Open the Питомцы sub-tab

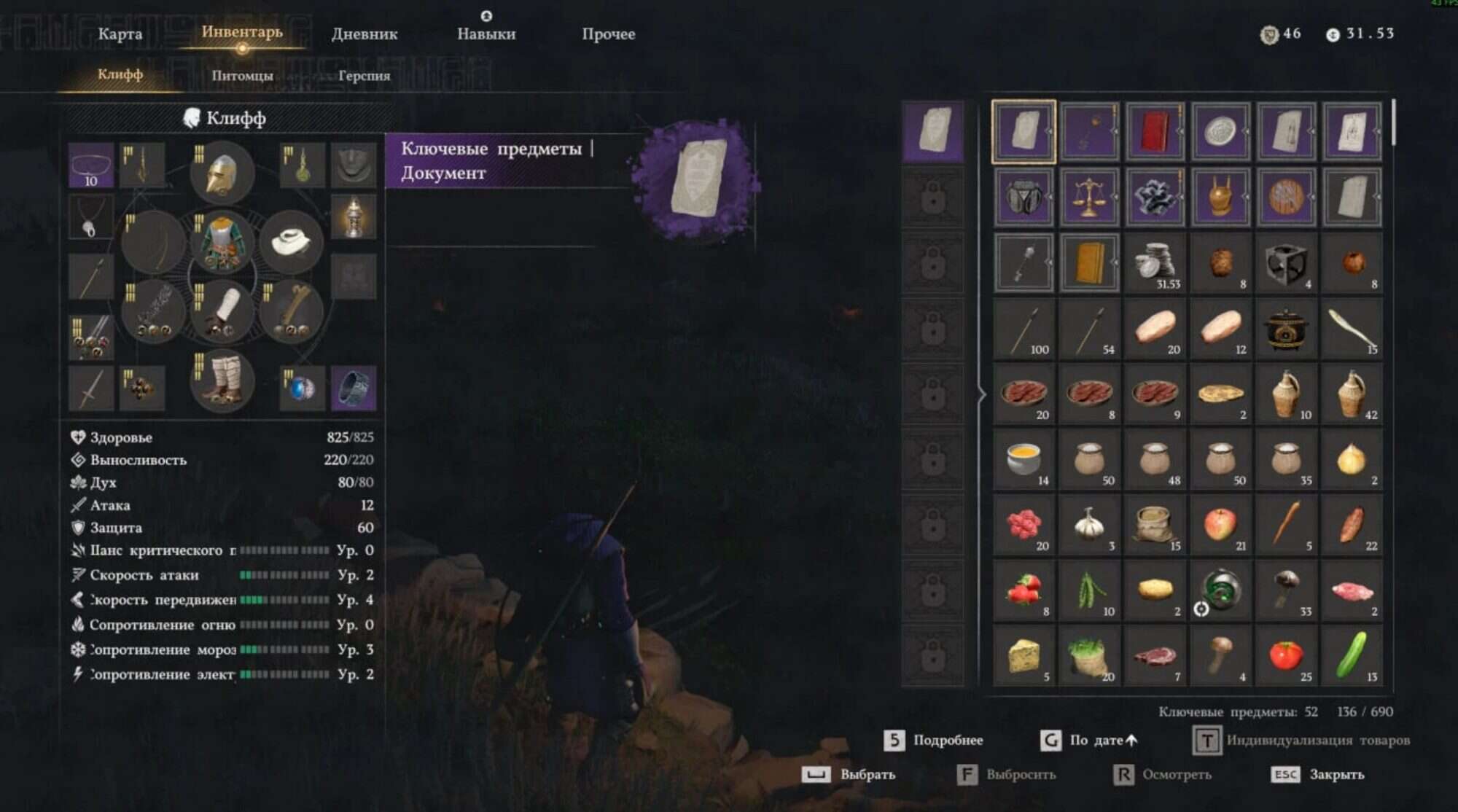[243, 75]
